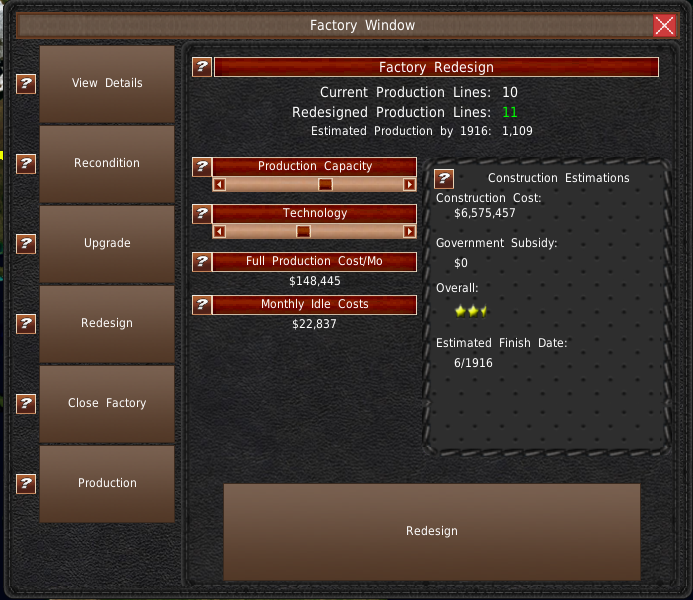Confirm with the large Redesign button
This screenshot has width=693, height=600.
[431, 532]
